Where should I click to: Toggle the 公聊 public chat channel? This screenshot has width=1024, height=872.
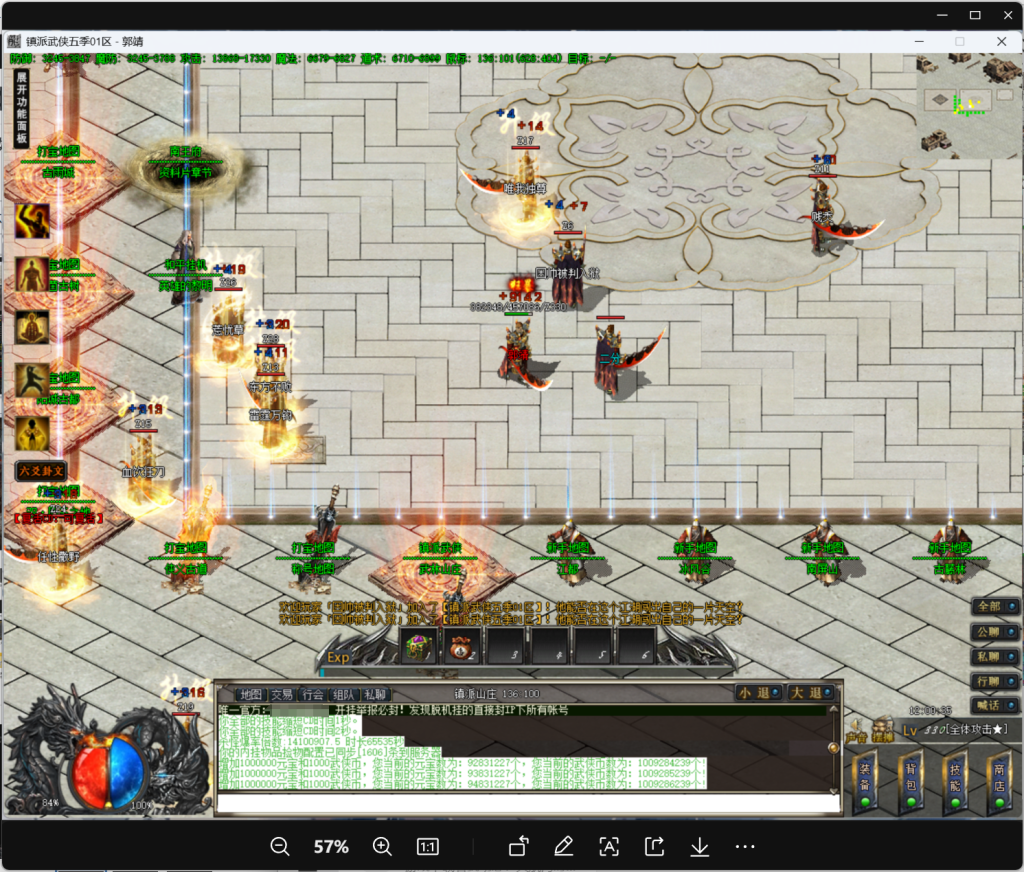[995, 632]
